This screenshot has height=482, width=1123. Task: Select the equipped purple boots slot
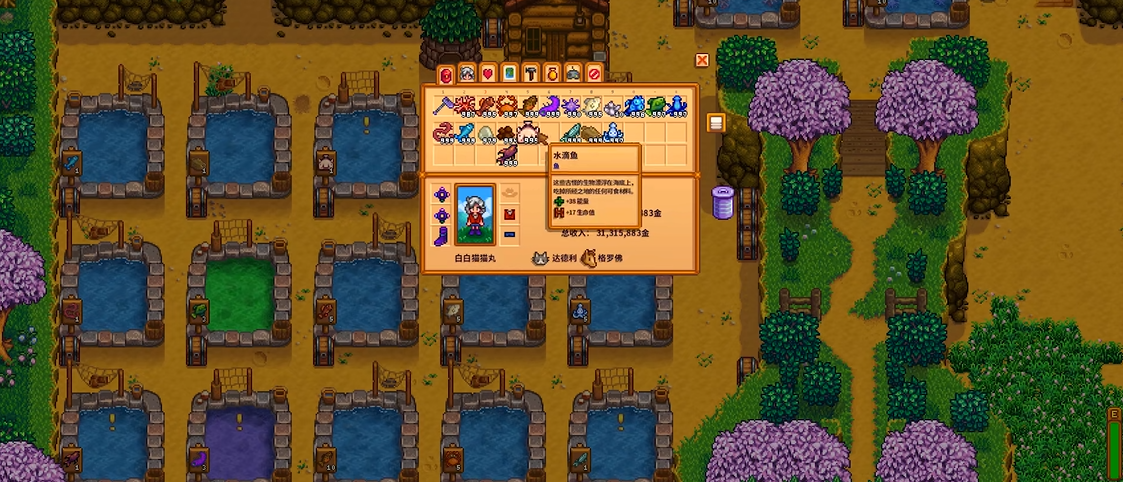441,236
